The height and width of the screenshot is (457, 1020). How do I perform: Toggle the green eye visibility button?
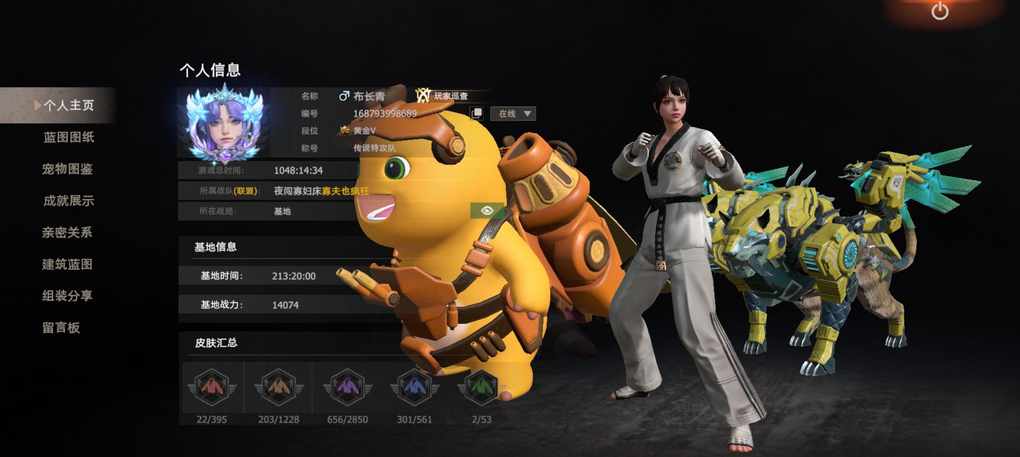coord(490,210)
